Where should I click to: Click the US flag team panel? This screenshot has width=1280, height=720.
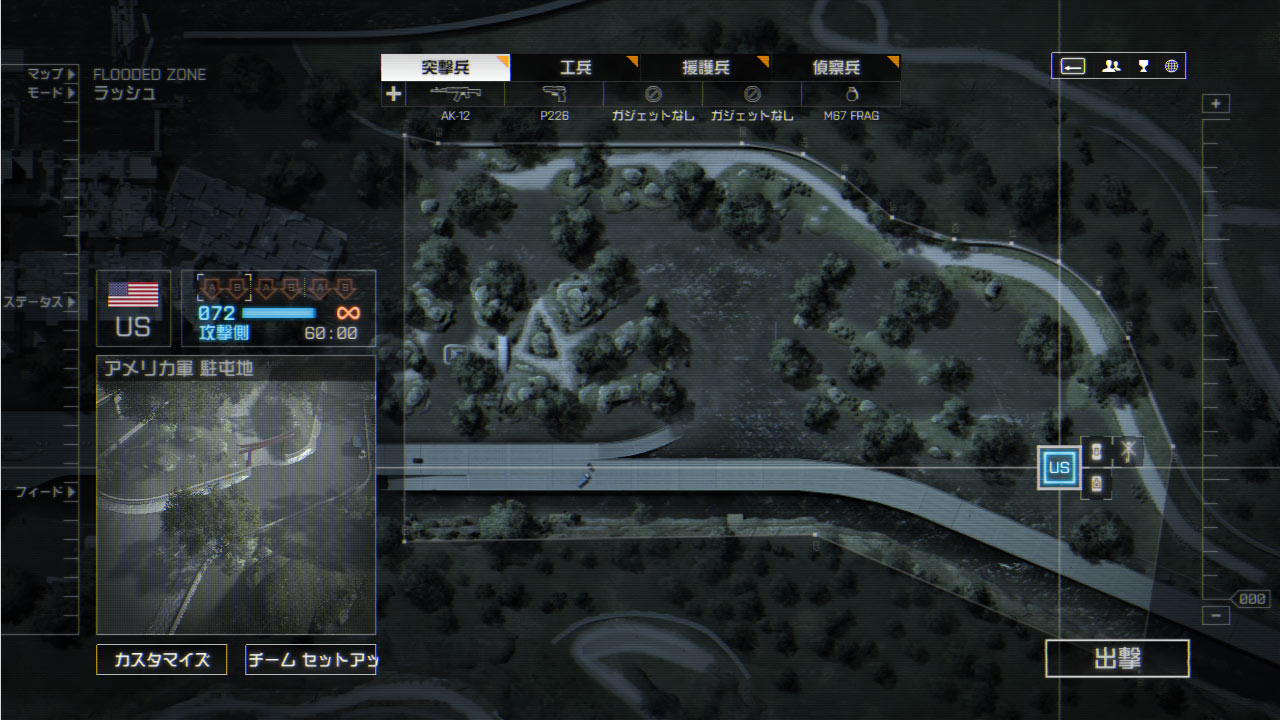coord(133,308)
